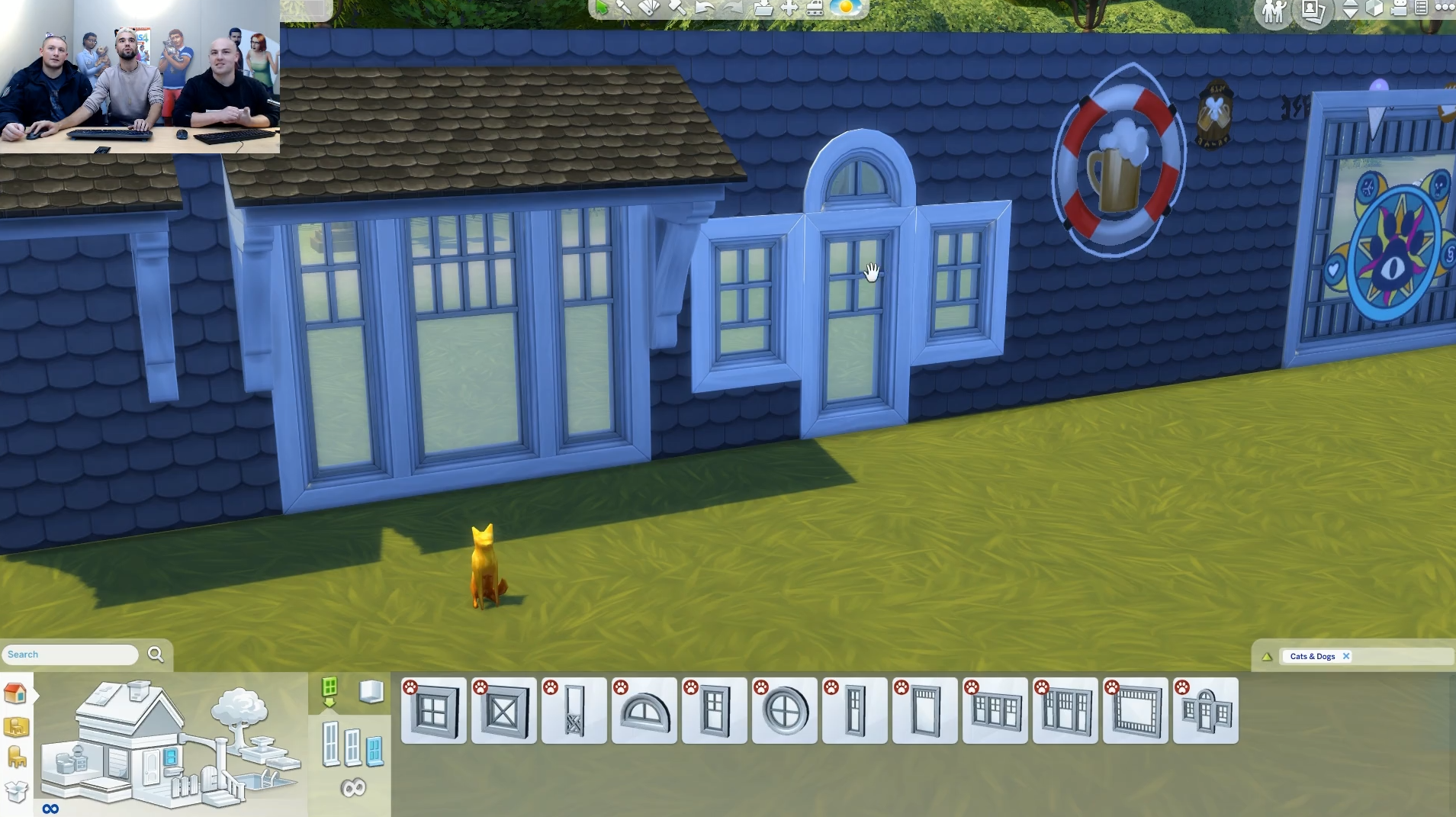This screenshot has width=1456, height=817.
Task: Expand the filter panel with the triangle arrow
Action: pos(1267,656)
